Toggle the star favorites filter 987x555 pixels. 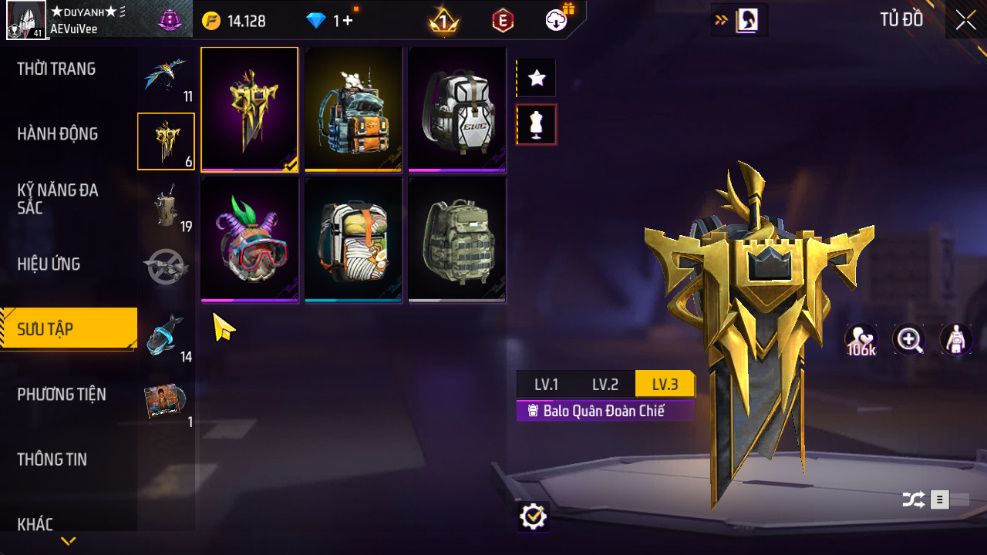[x=536, y=77]
